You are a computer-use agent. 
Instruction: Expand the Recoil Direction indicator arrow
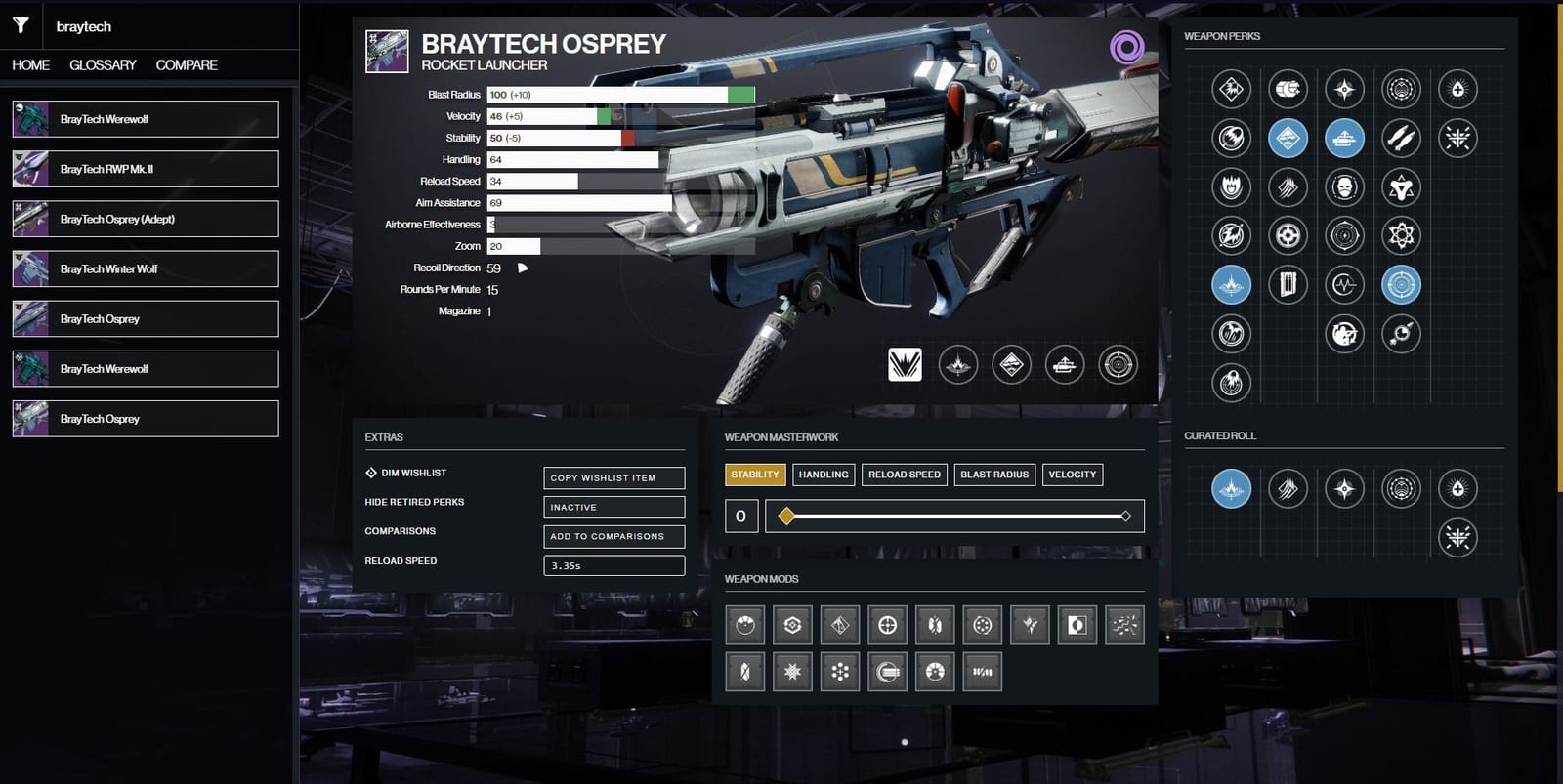(522, 267)
